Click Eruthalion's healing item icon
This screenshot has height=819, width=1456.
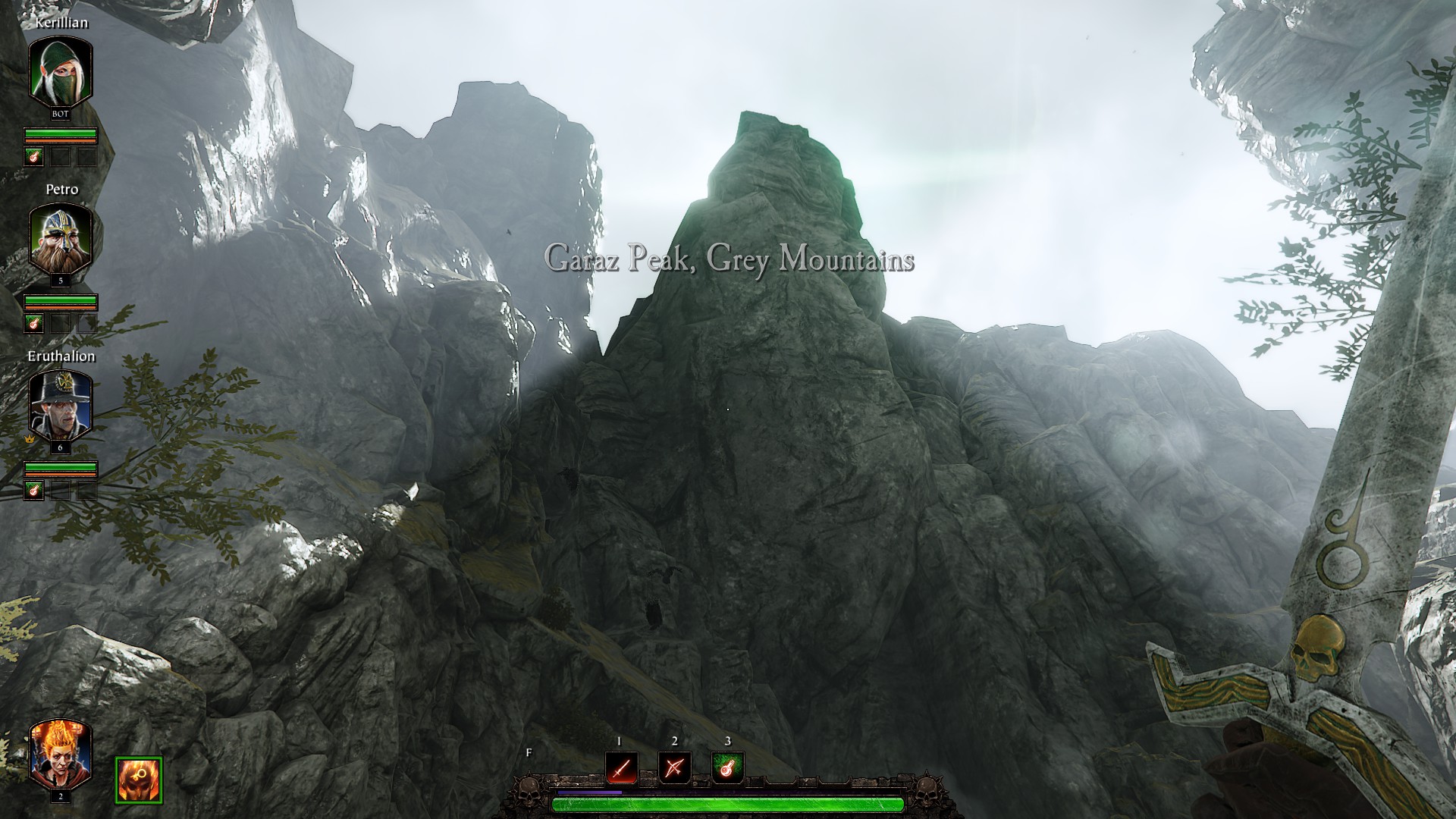tap(34, 491)
